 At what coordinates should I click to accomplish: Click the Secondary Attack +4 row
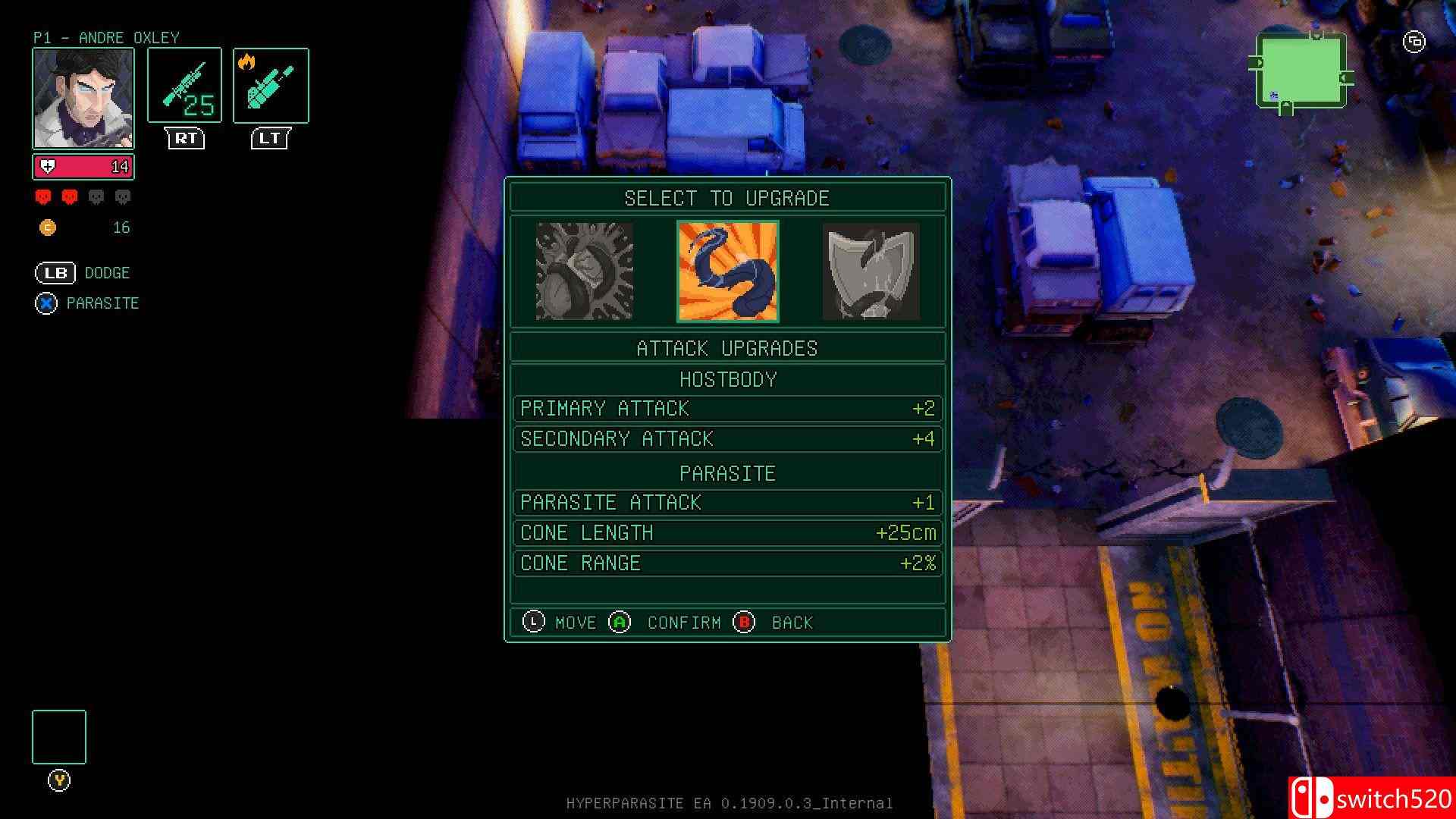click(x=727, y=439)
